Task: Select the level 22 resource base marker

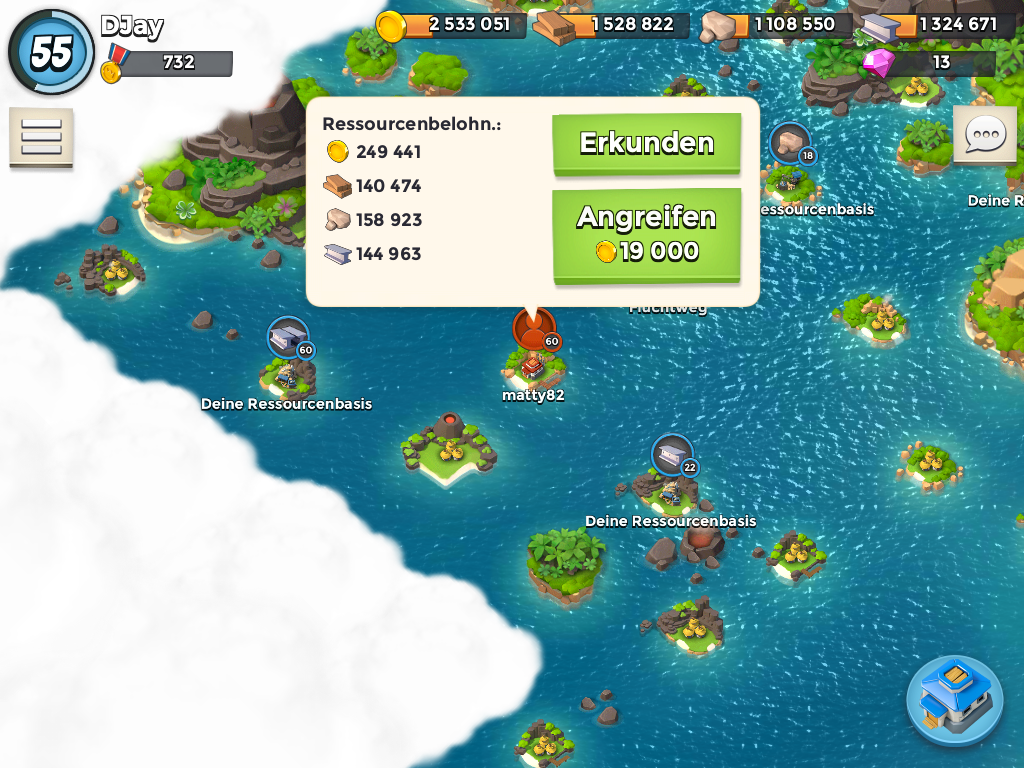Action: (x=672, y=456)
